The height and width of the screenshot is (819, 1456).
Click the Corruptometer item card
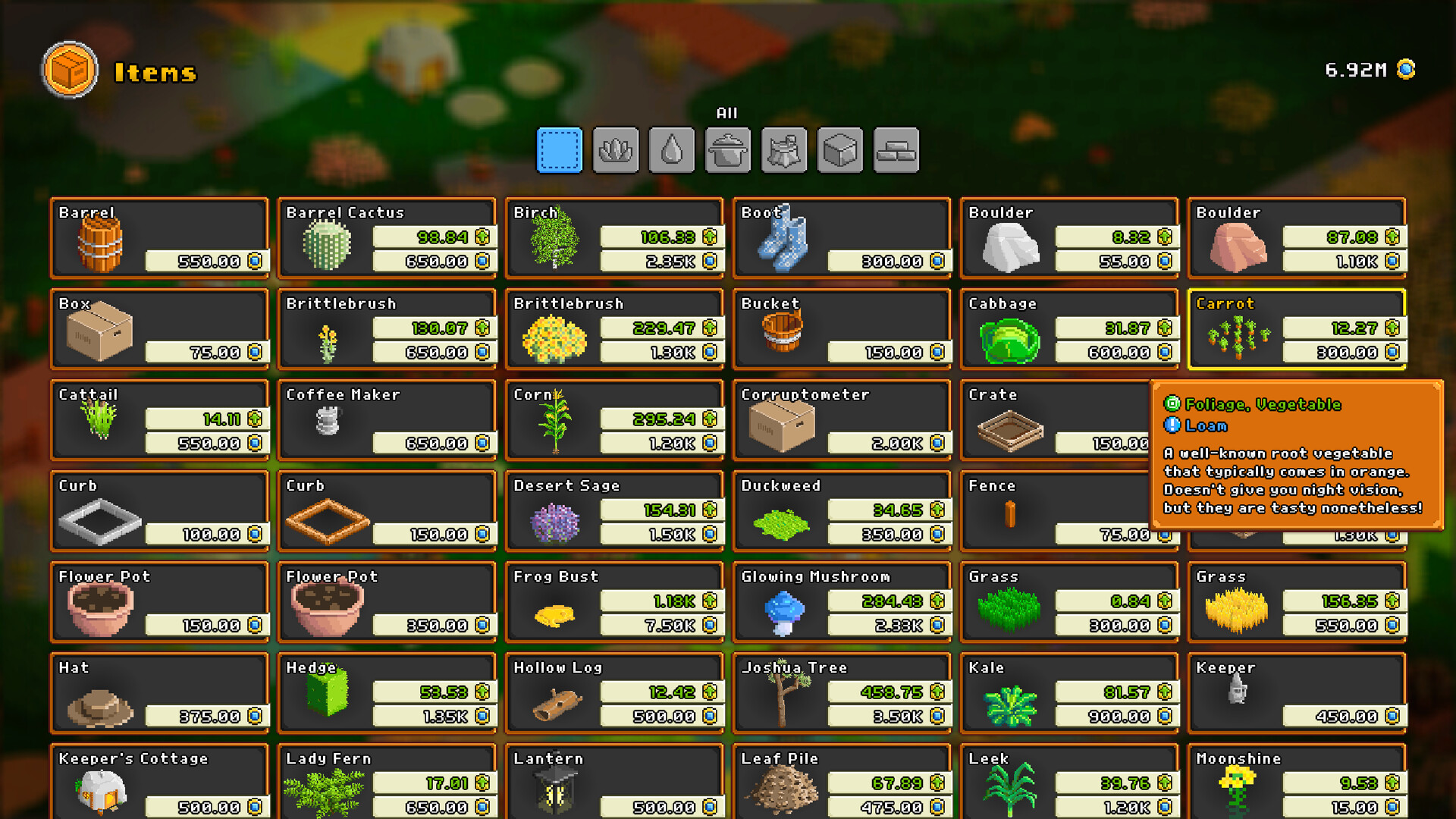tap(842, 419)
